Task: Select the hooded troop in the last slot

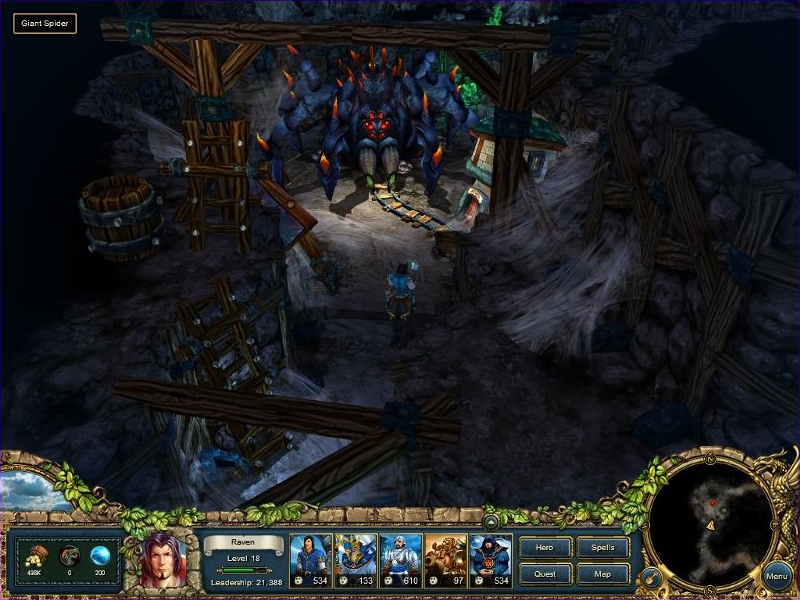Action: [x=490, y=559]
